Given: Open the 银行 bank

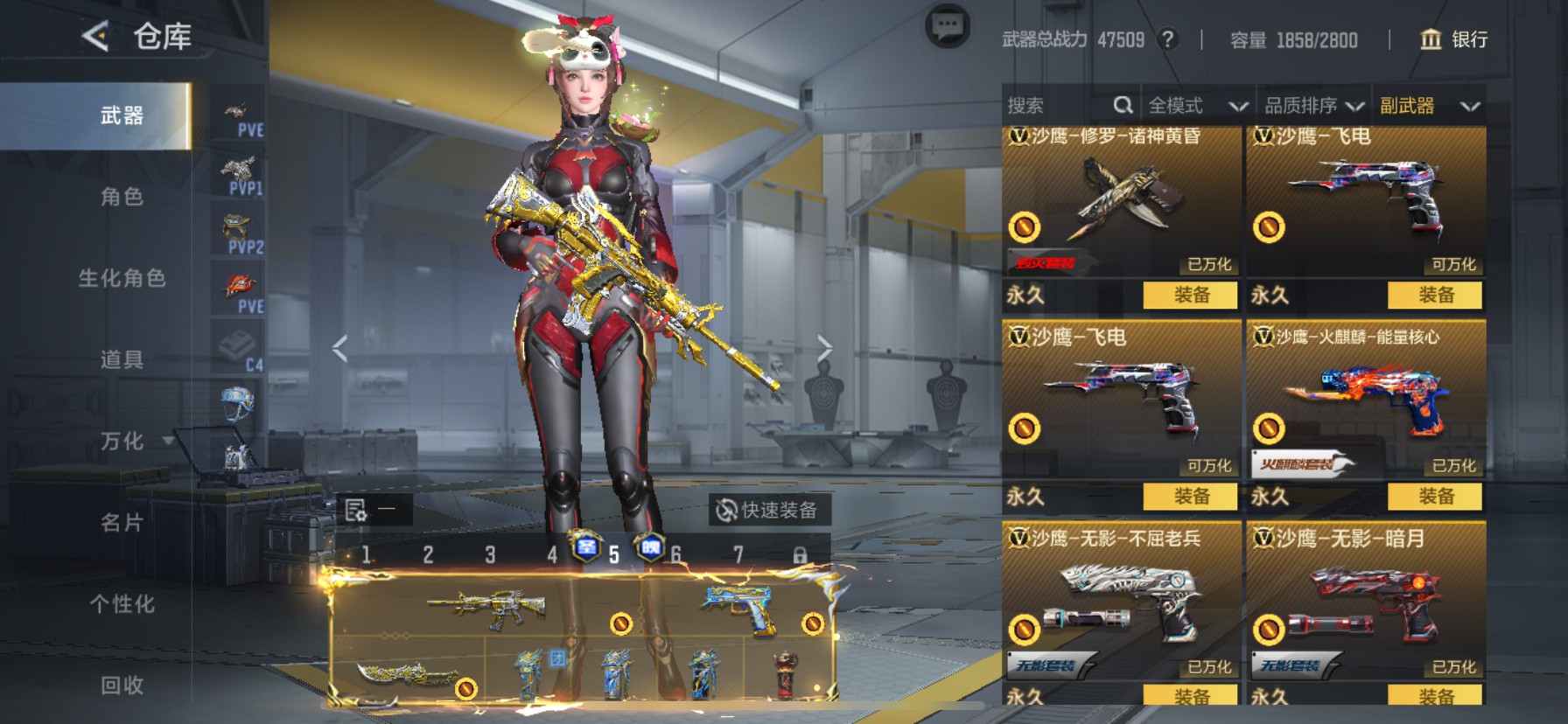Looking at the screenshot, I should (1453, 39).
